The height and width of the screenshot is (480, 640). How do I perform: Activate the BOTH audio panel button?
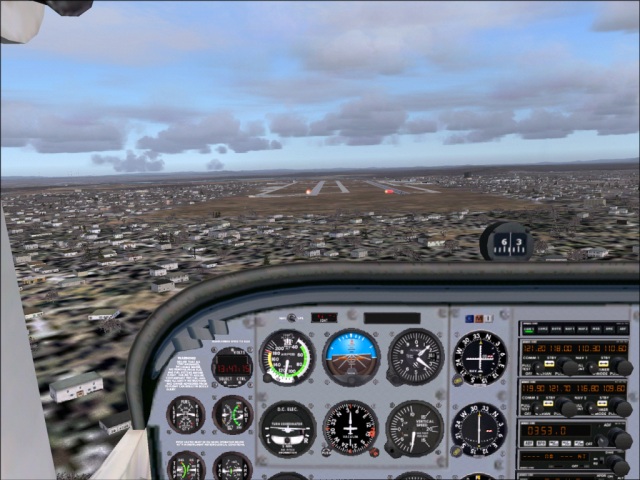coord(556,328)
